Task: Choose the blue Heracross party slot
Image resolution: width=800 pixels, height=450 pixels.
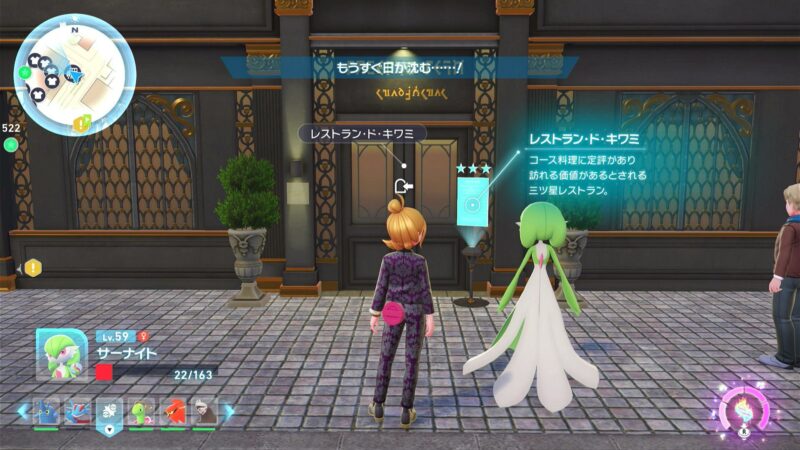Action: pyautogui.click(x=46, y=411)
